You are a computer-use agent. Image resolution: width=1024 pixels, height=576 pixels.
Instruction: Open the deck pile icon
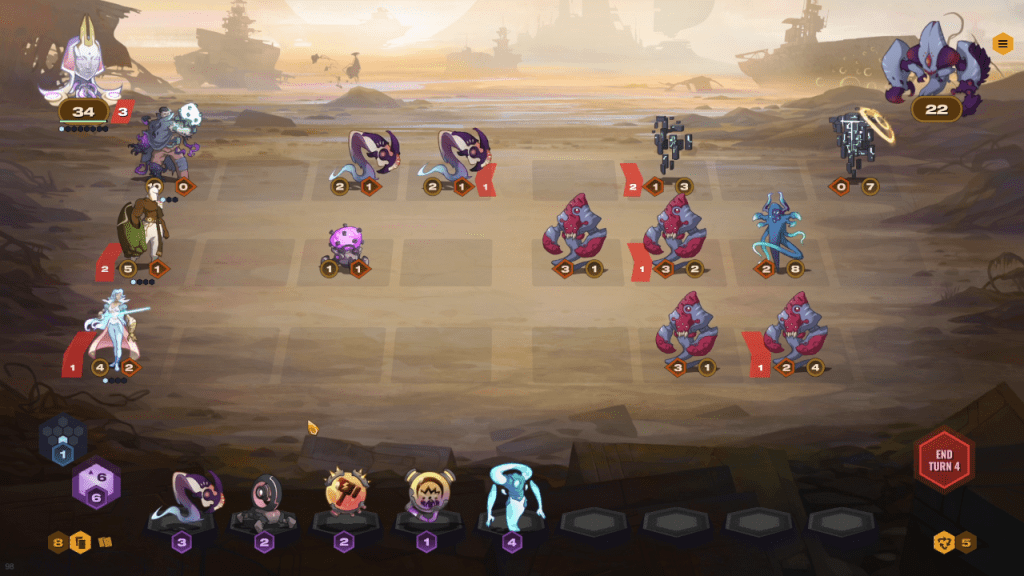(x=81, y=543)
